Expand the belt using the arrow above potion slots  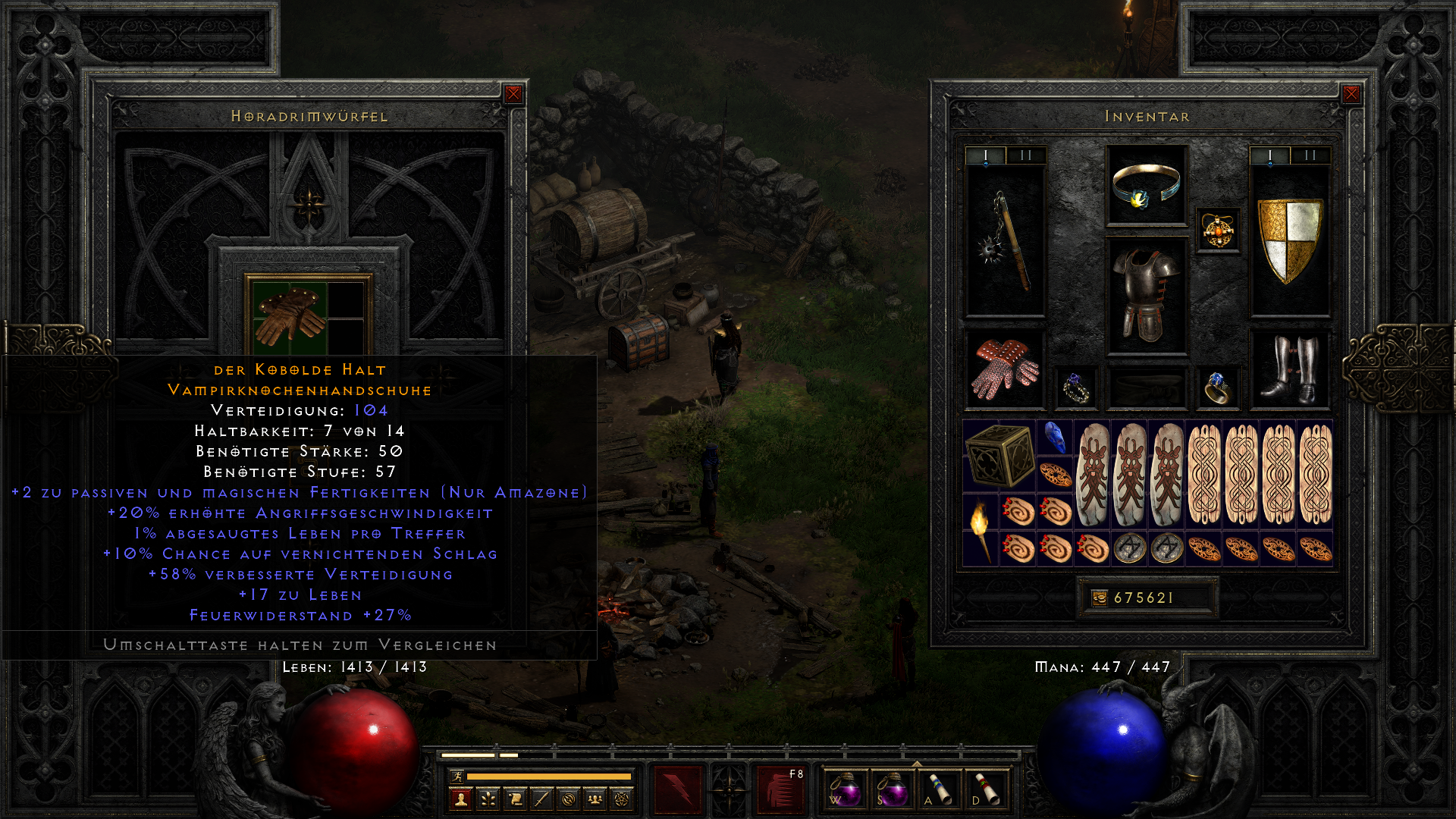click(918, 764)
